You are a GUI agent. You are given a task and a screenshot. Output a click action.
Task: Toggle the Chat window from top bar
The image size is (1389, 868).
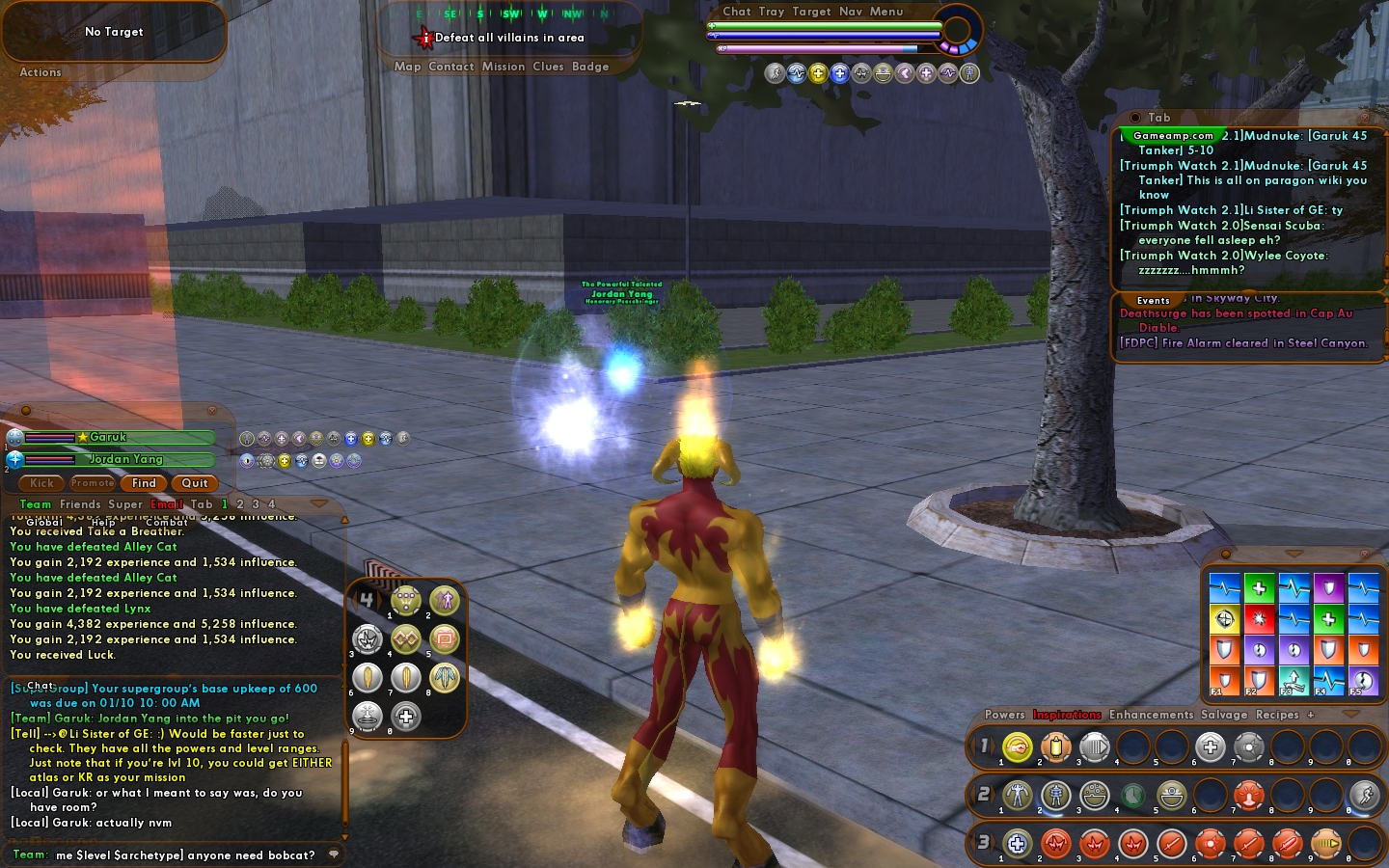[x=737, y=12]
